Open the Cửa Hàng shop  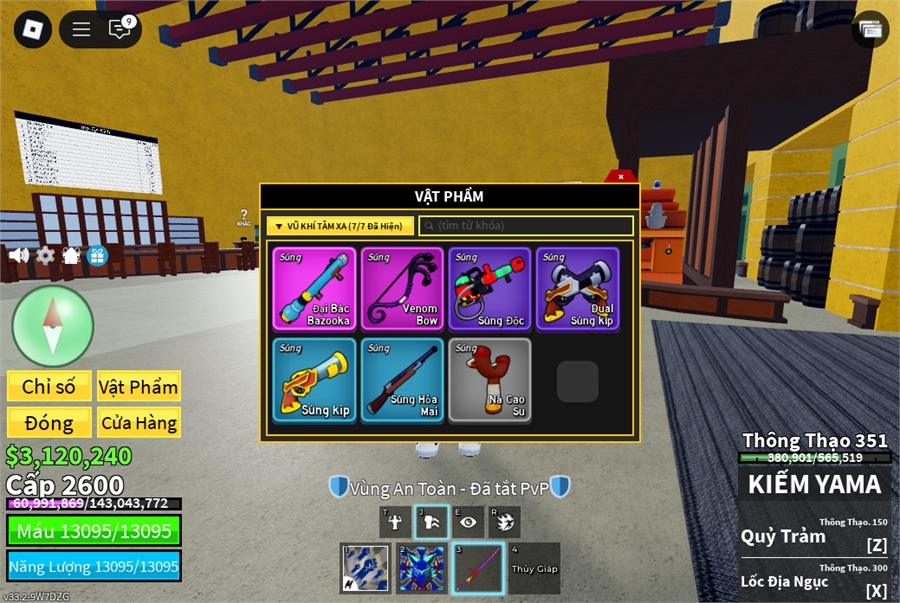click(x=139, y=422)
